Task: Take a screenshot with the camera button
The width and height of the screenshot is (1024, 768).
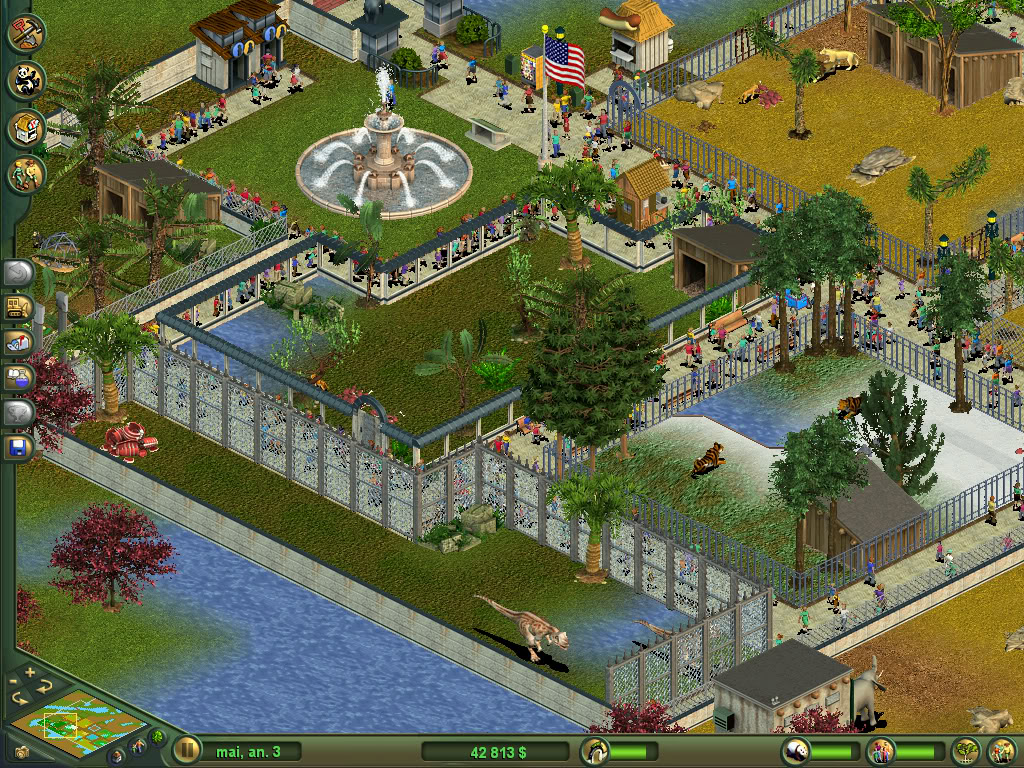Action: (22, 750)
